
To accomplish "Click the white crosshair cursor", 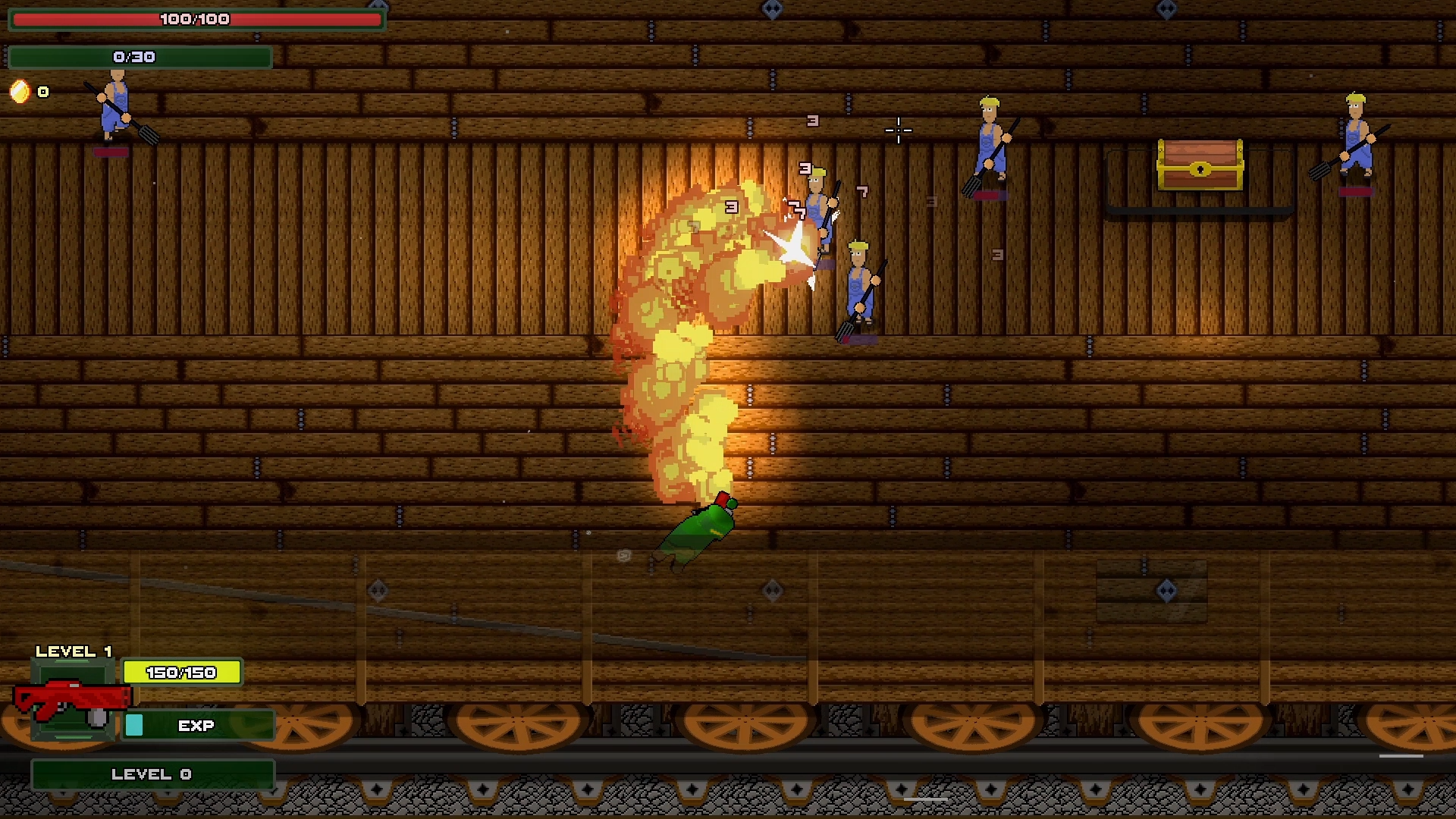I will pos(897,131).
